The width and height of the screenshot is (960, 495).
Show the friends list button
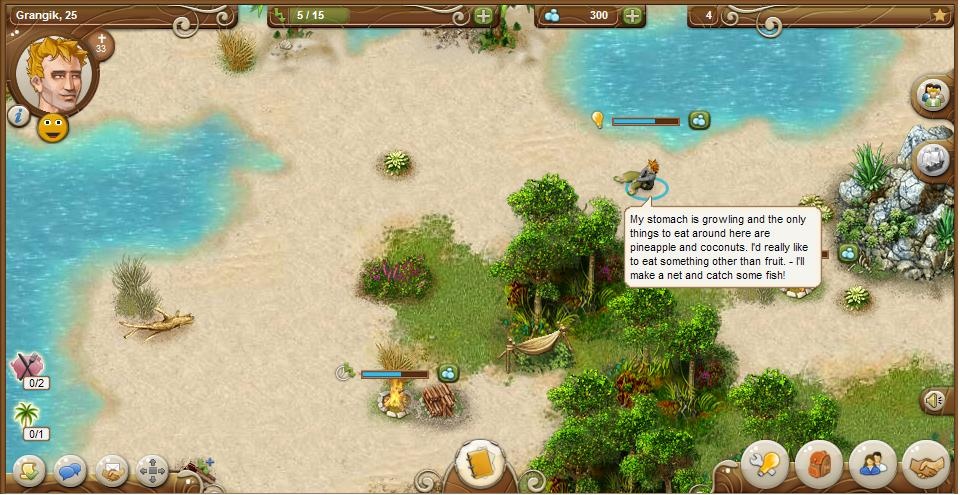click(x=871, y=463)
